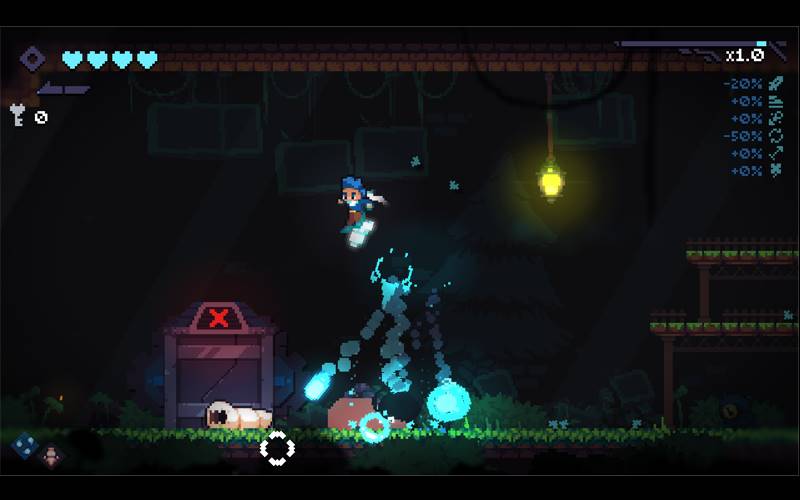The width and height of the screenshot is (800, 500).
Task: Select the diagonal arrow stat icon
Action: click(x=774, y=153)
